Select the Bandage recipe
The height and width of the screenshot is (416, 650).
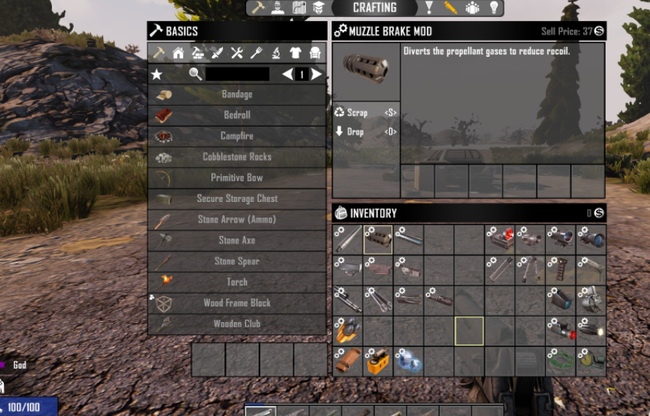(x=237, y=94)
